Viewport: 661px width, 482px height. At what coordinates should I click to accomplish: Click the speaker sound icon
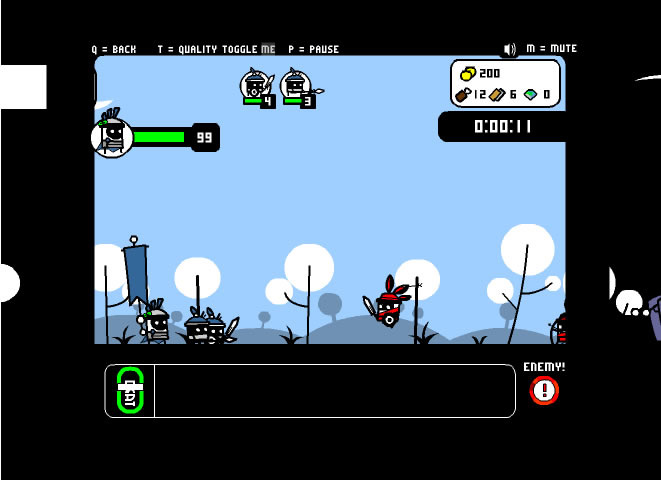[x=510, y=49]
